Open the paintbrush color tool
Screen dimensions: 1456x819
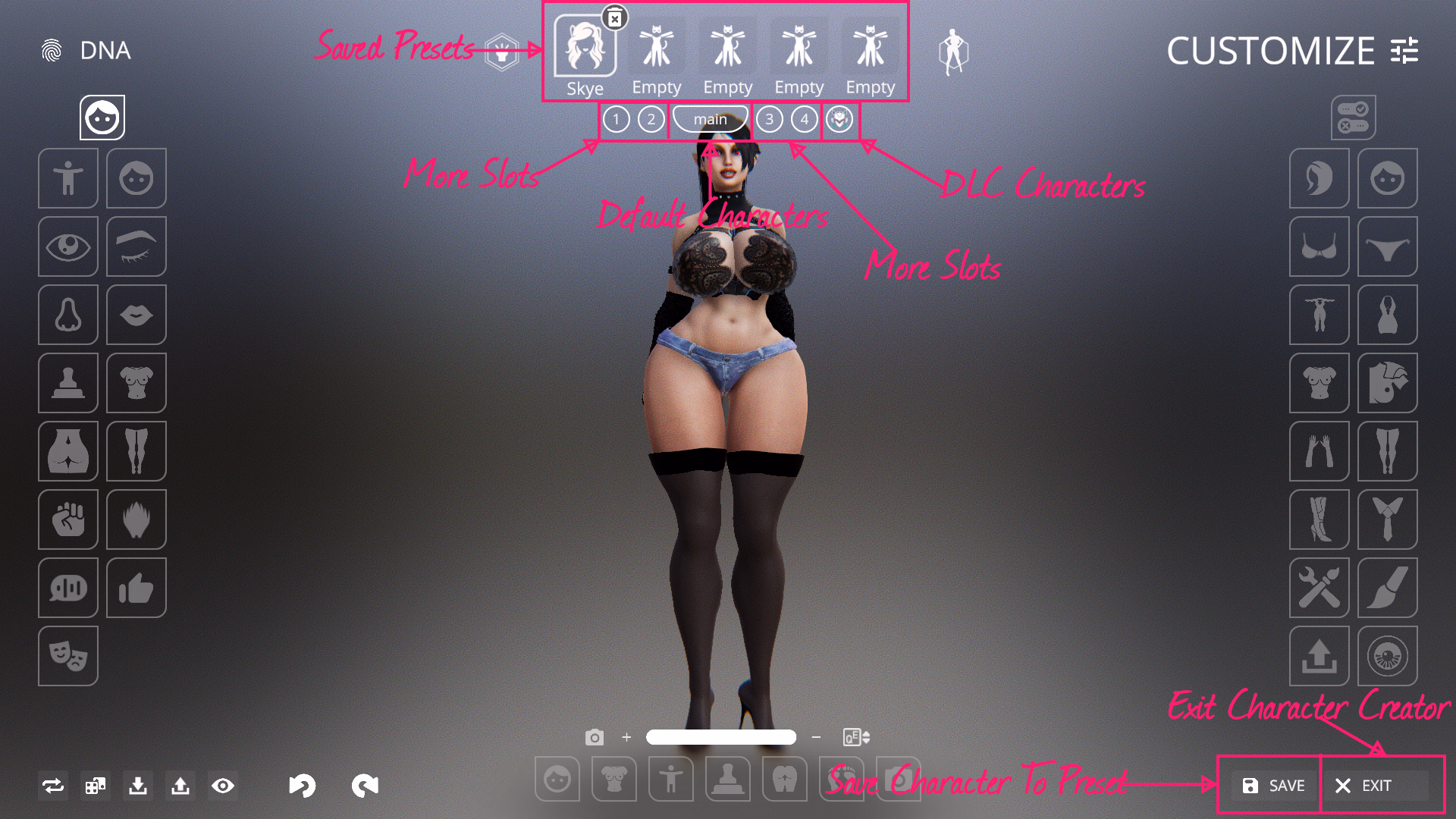pyautogui.click(x=1388, y=588)
